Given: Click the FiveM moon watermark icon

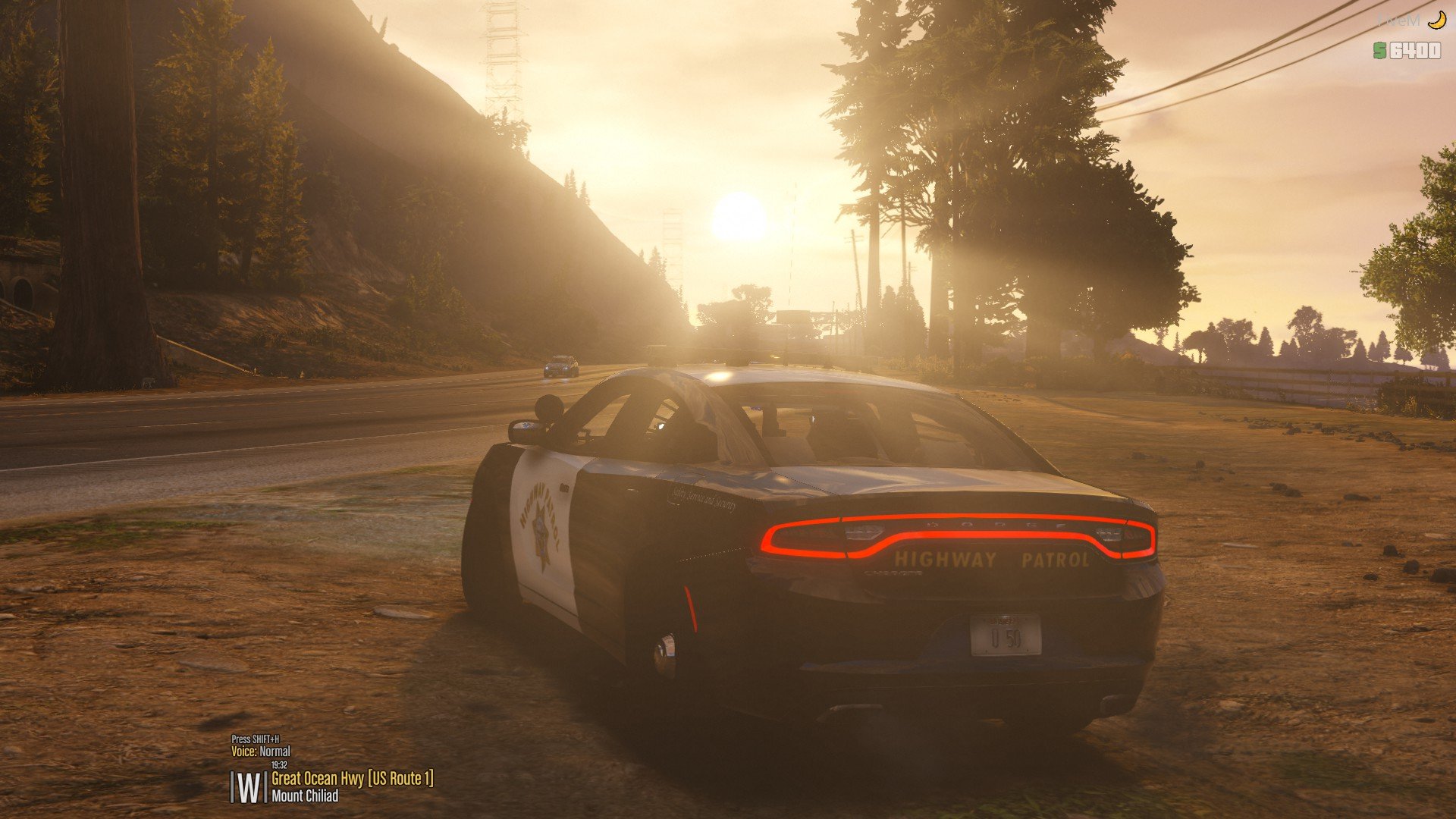Looking at the screenshot, I should [1436, 21].
